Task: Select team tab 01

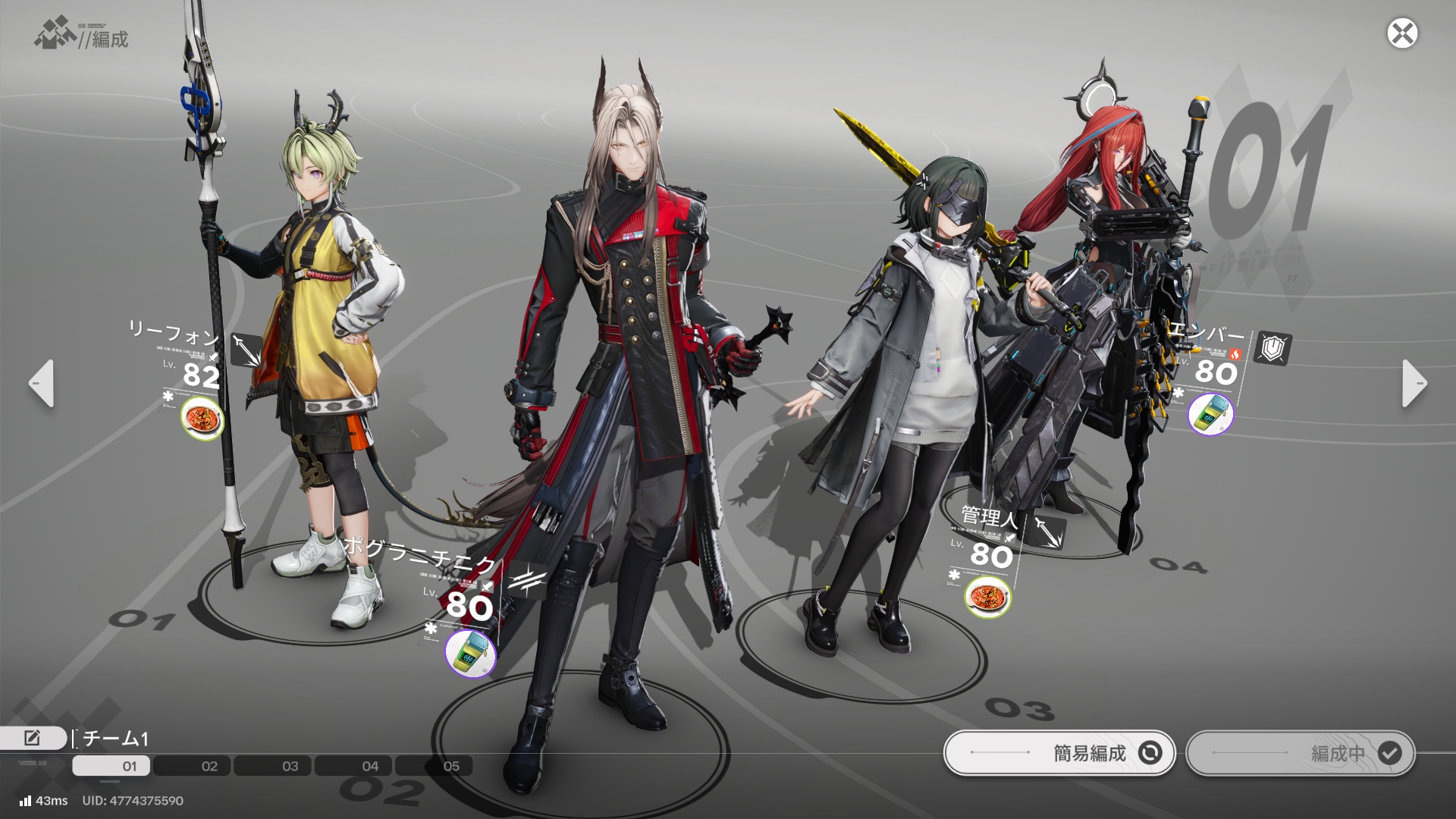Action: click(x=129, y=766)
